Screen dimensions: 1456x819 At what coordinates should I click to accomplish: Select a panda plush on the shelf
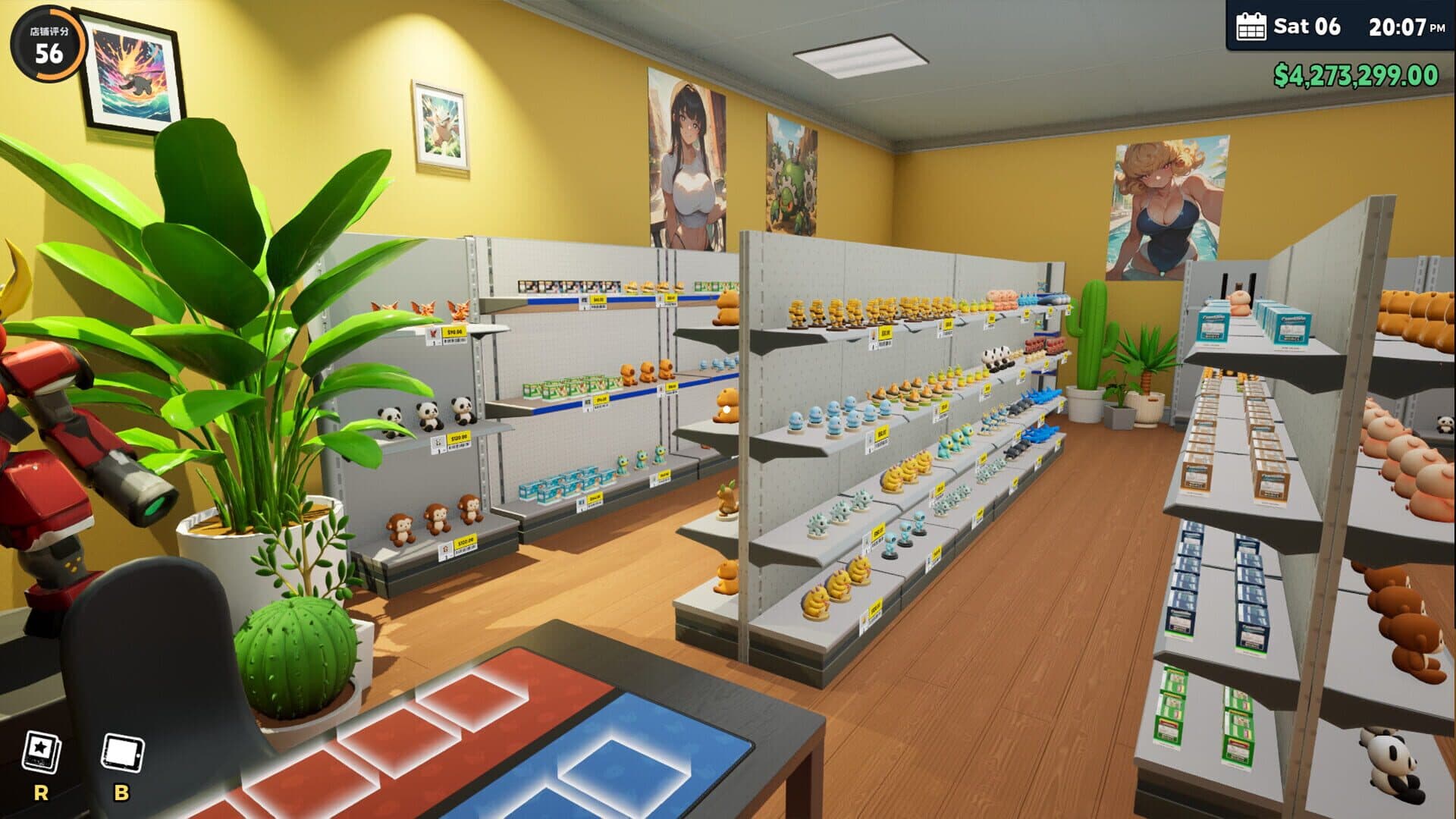coord(428,415)
